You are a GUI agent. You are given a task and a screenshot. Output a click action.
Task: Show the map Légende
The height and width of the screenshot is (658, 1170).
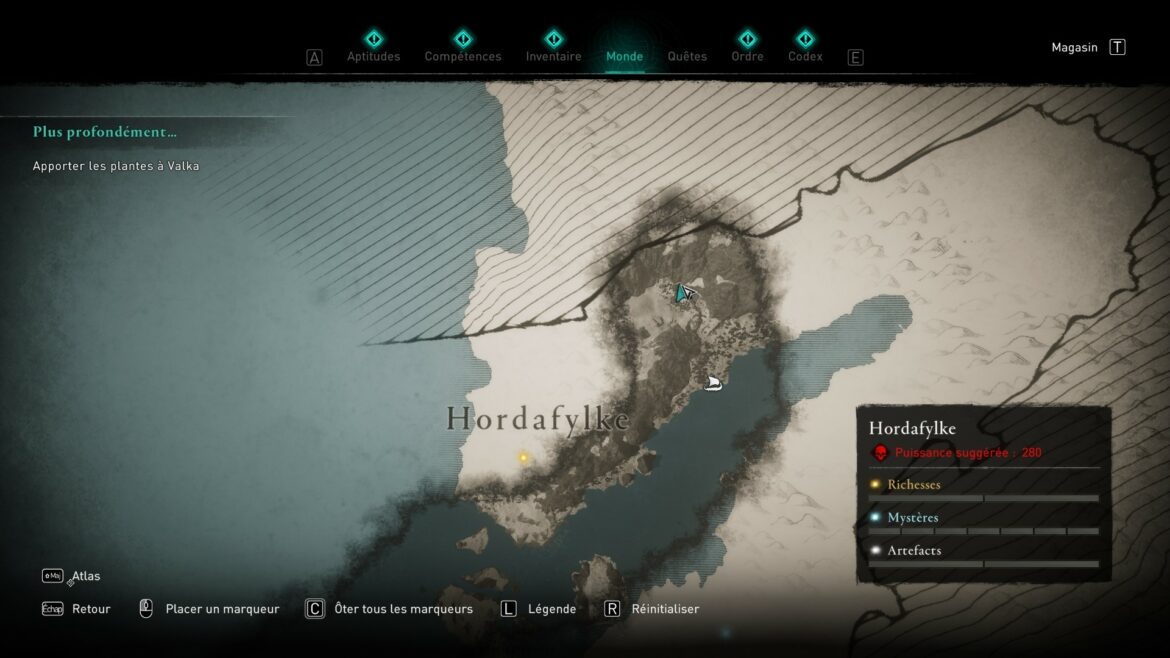point(551,609)
